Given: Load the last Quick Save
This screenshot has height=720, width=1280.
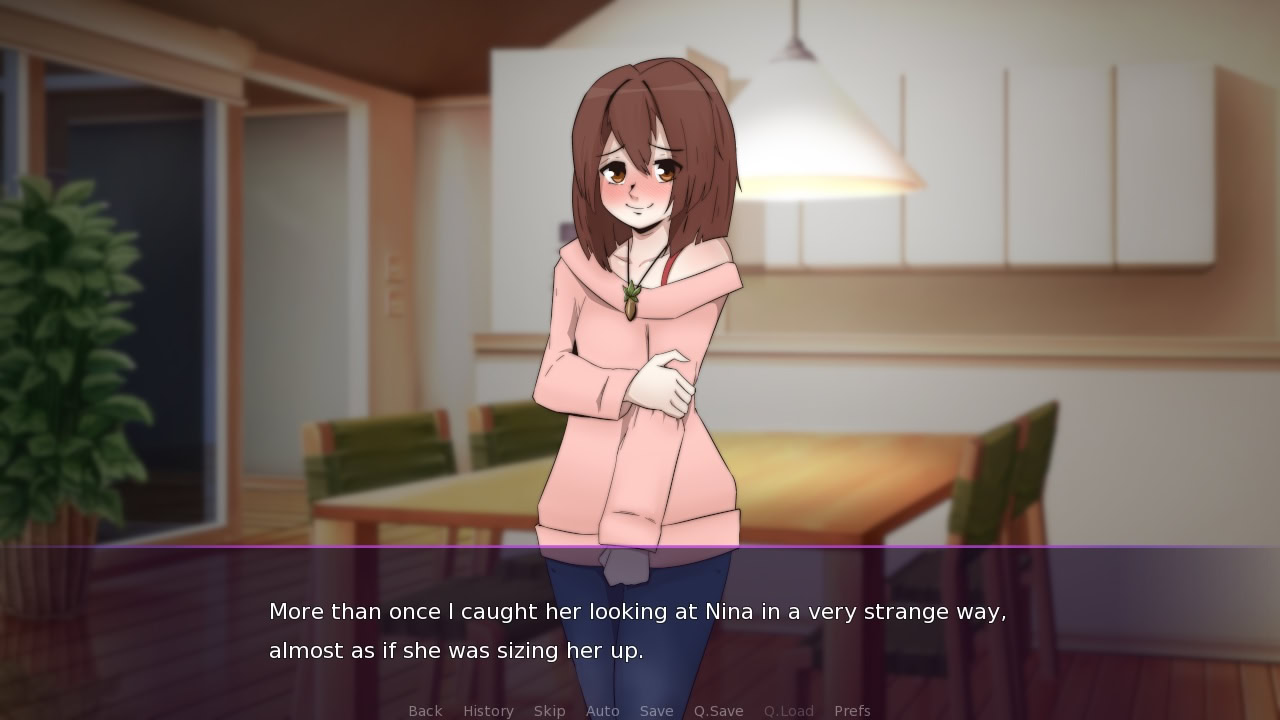Looking at the screenshot, I should click(787, 710).
